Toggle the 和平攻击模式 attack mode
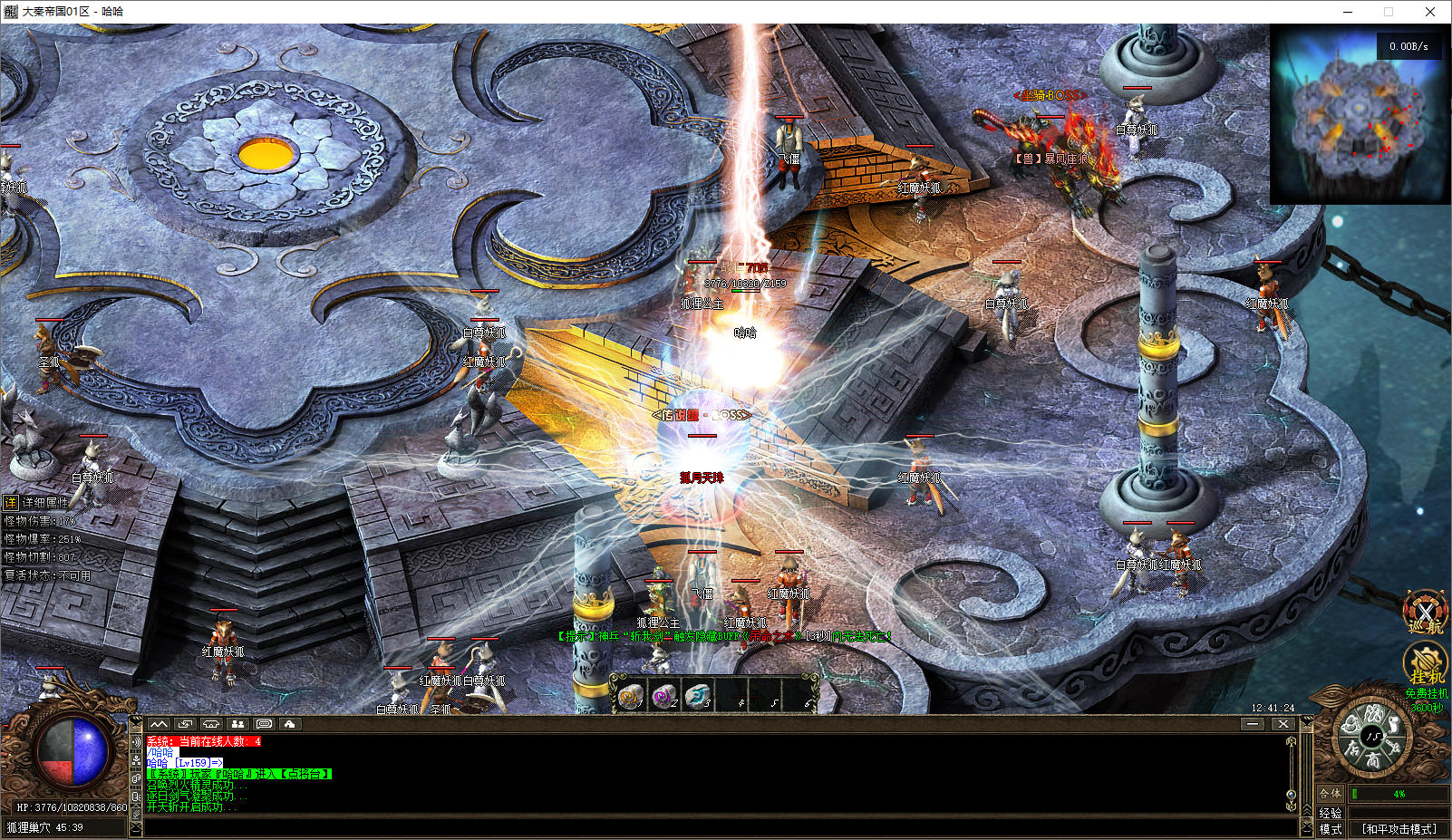1452x840 pixels. [1399, 829]
